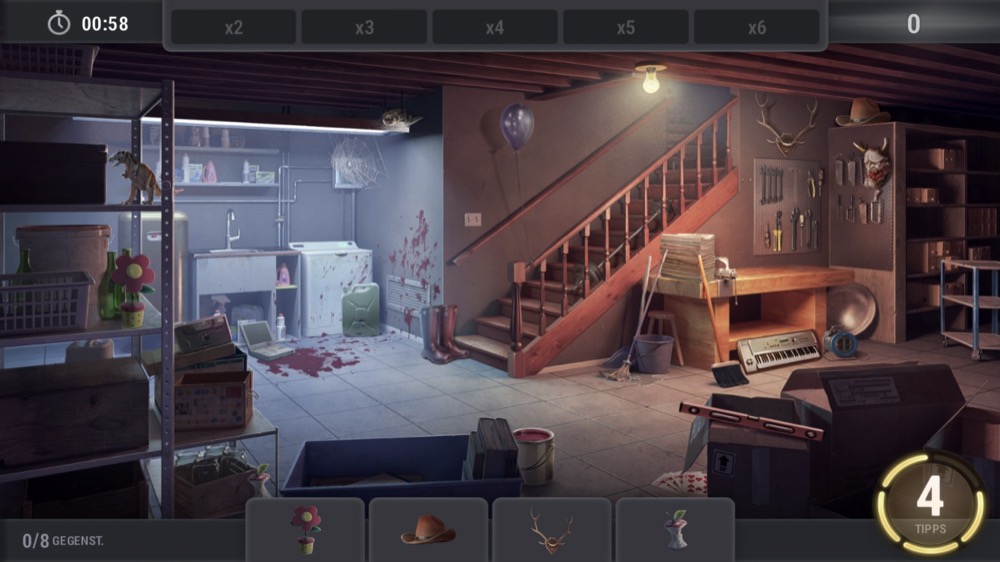Screen dimensions: 1000x562
Task: Use the Tipps hint button
Action: (930, 501)
